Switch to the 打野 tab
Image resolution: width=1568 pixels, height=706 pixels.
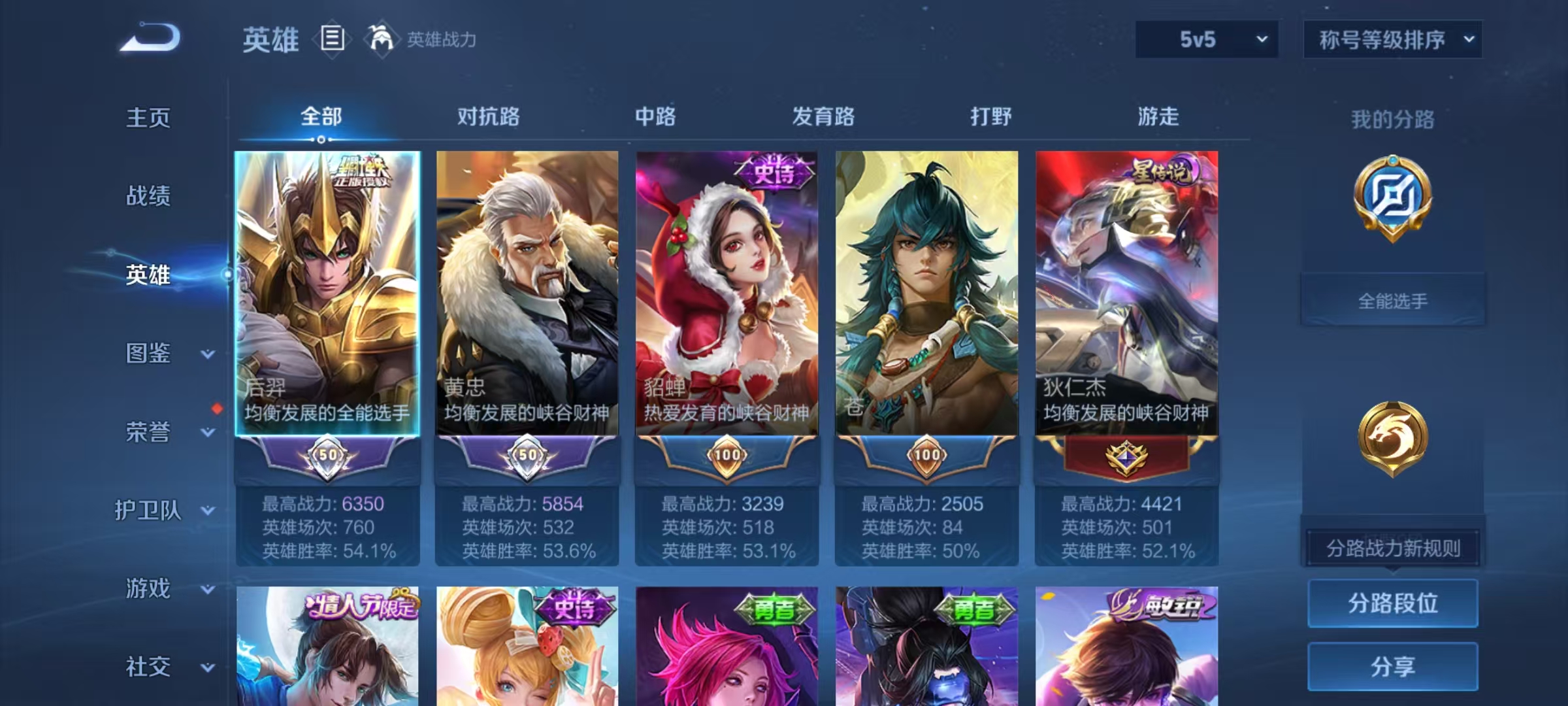[x=989, y=118]
